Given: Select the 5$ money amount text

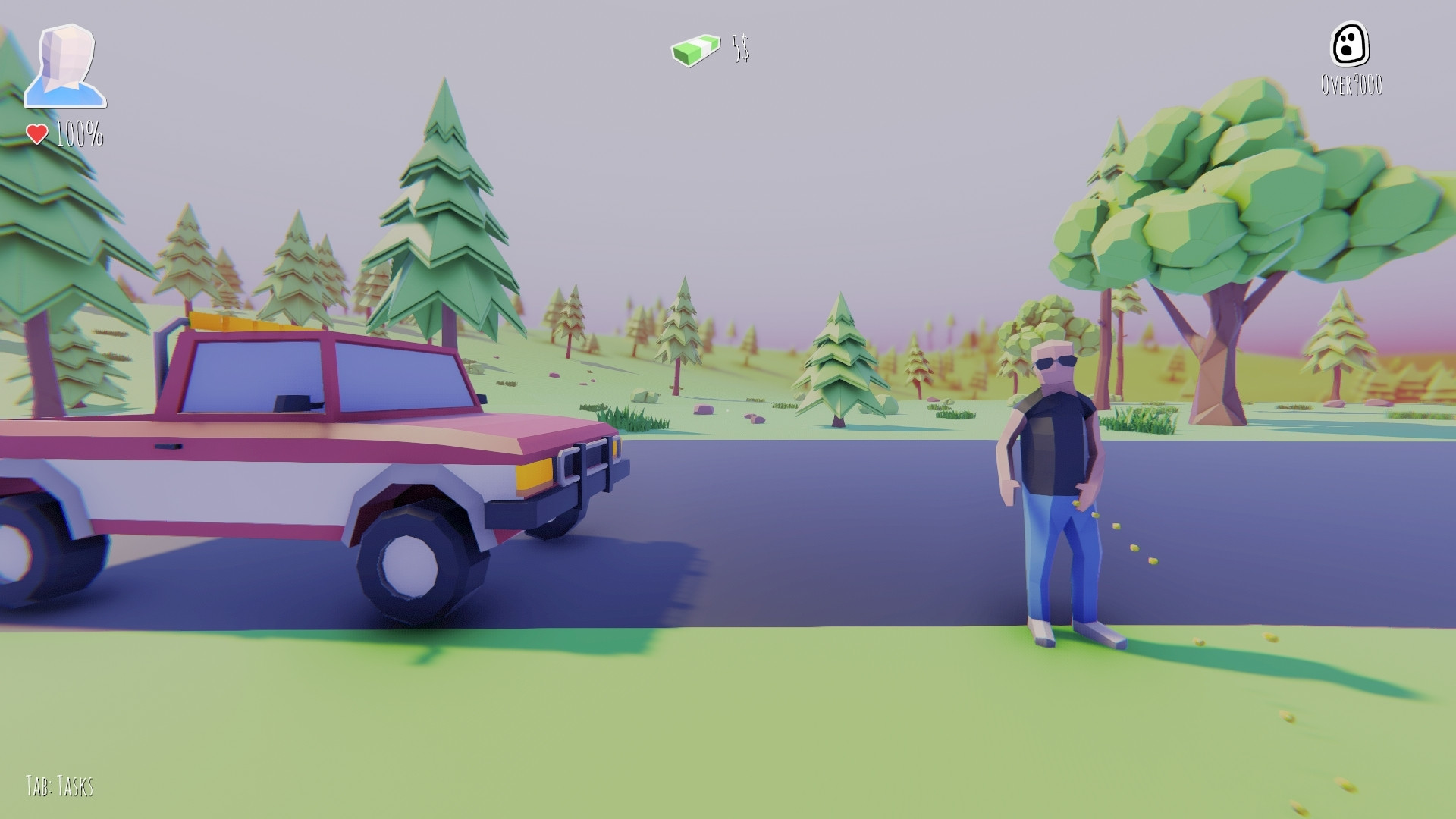Looking at the screenshot, I should [x=738, y=52].
